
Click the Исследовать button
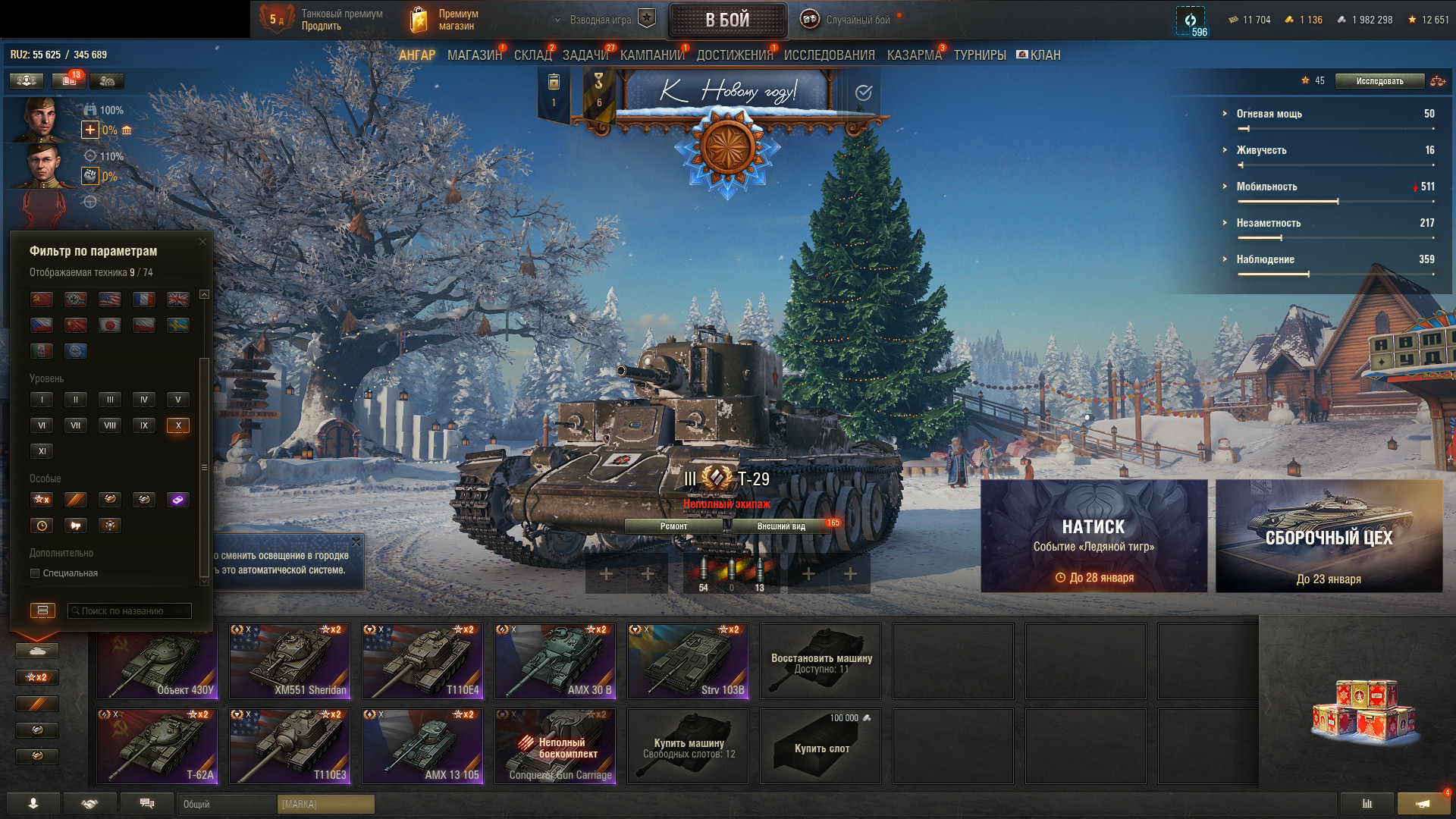(1379, 81)
